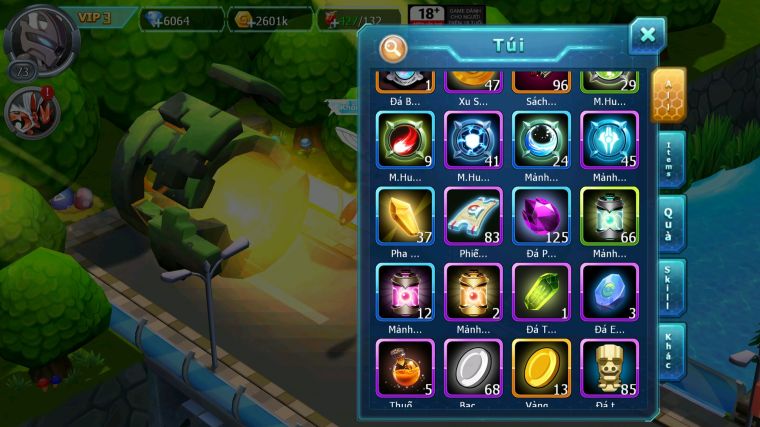Select the ticket item with count 83
Viewport: 760px width, 427px height.
(x=473, y=216)
